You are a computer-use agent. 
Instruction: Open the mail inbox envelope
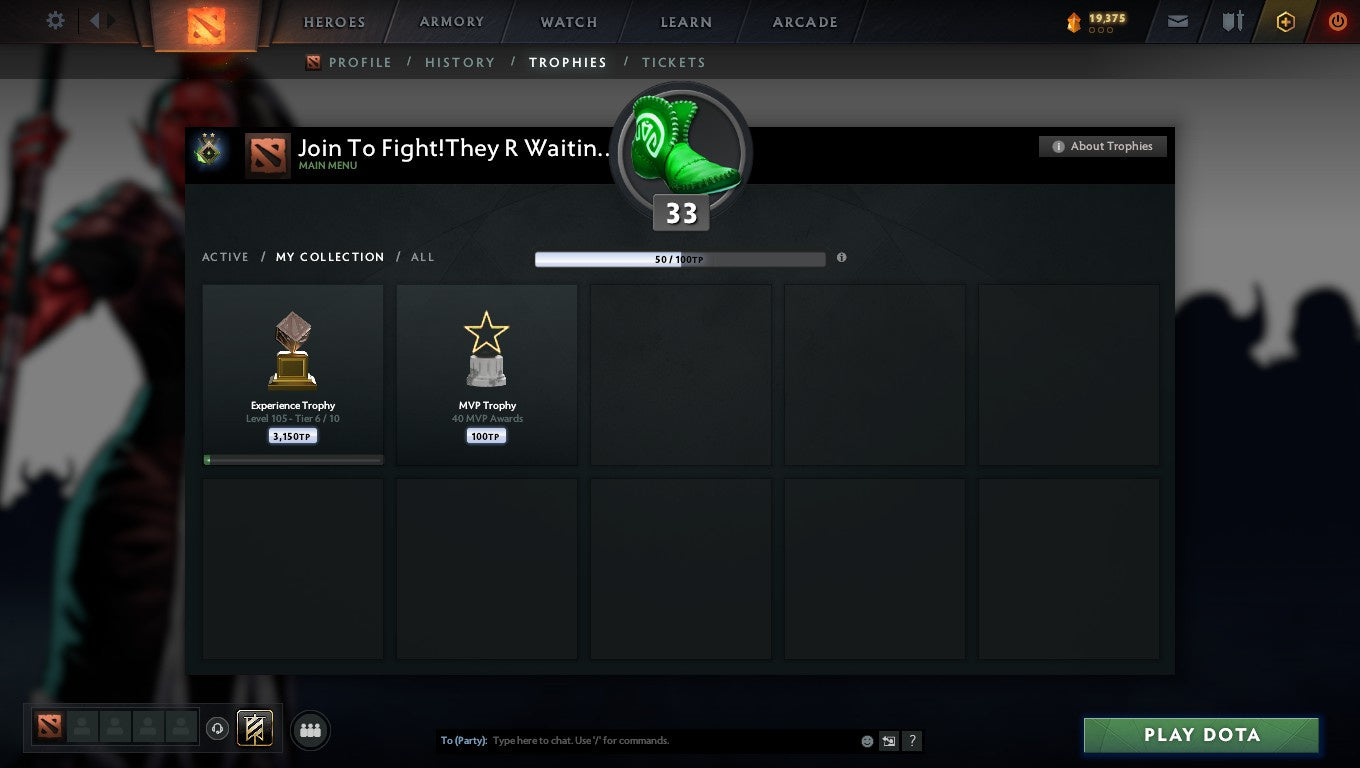1177,20
